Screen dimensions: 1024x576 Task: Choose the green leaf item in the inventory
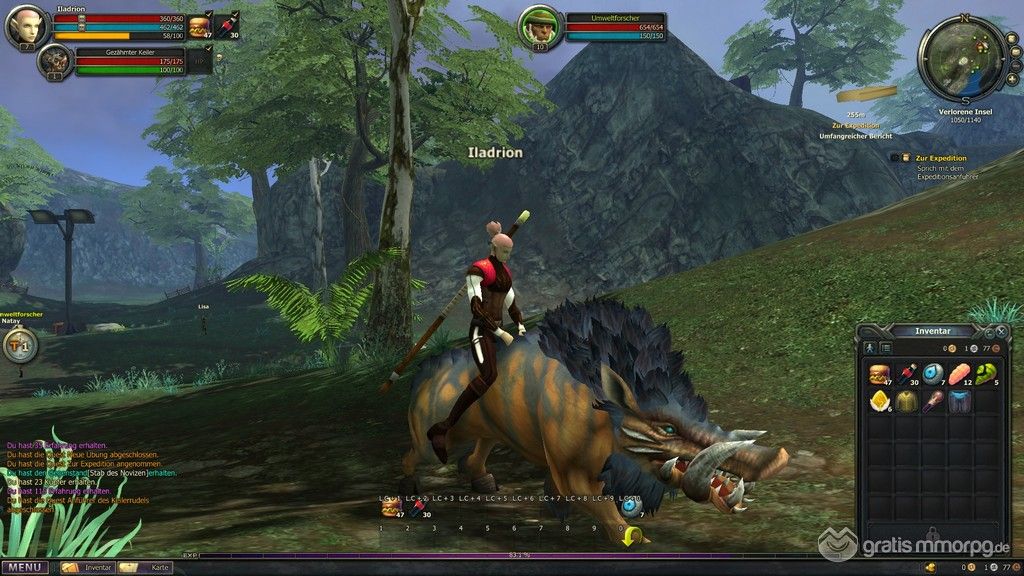(987, 374)
